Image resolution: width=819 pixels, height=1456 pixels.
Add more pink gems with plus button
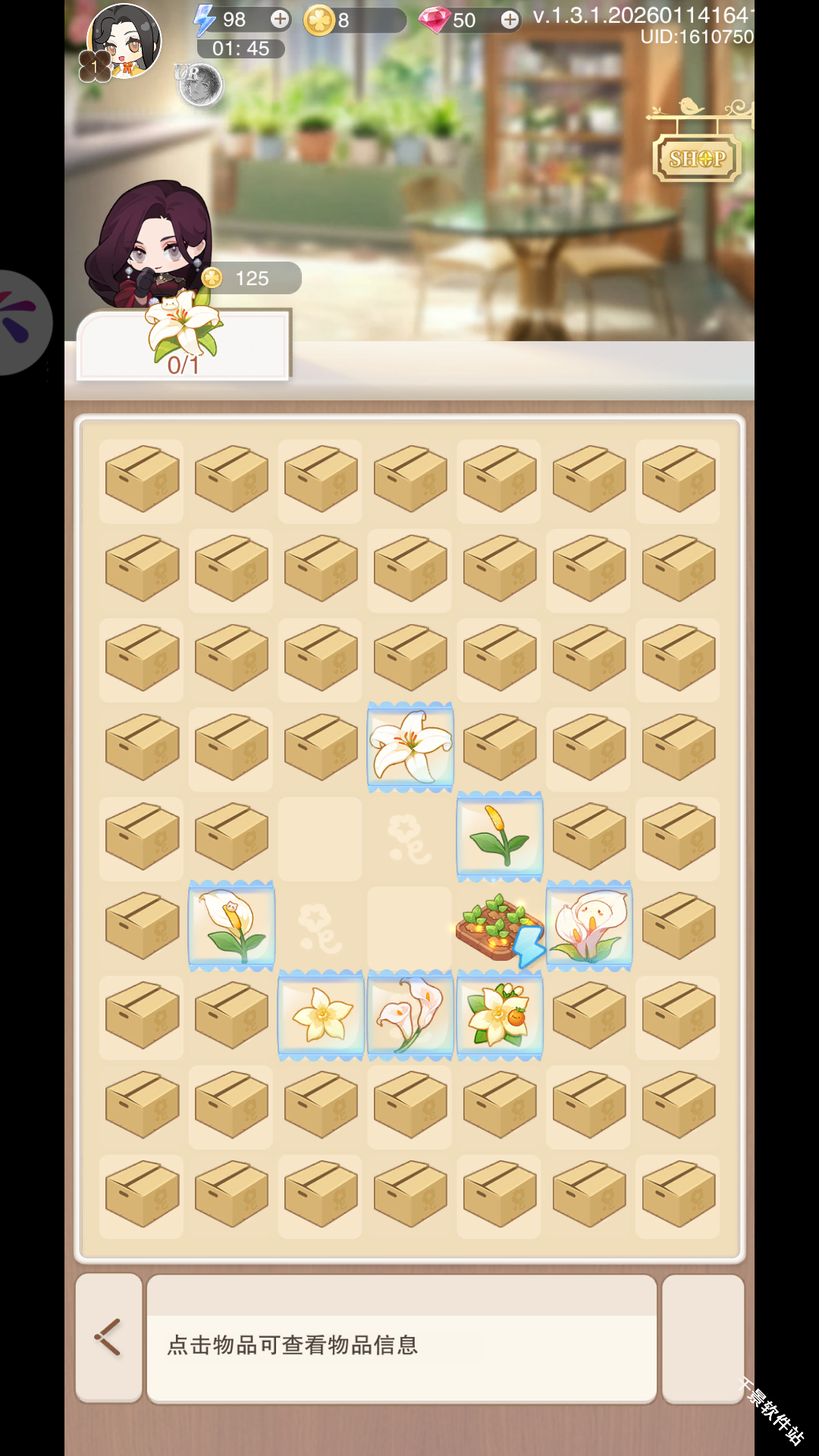click(510, 20)
